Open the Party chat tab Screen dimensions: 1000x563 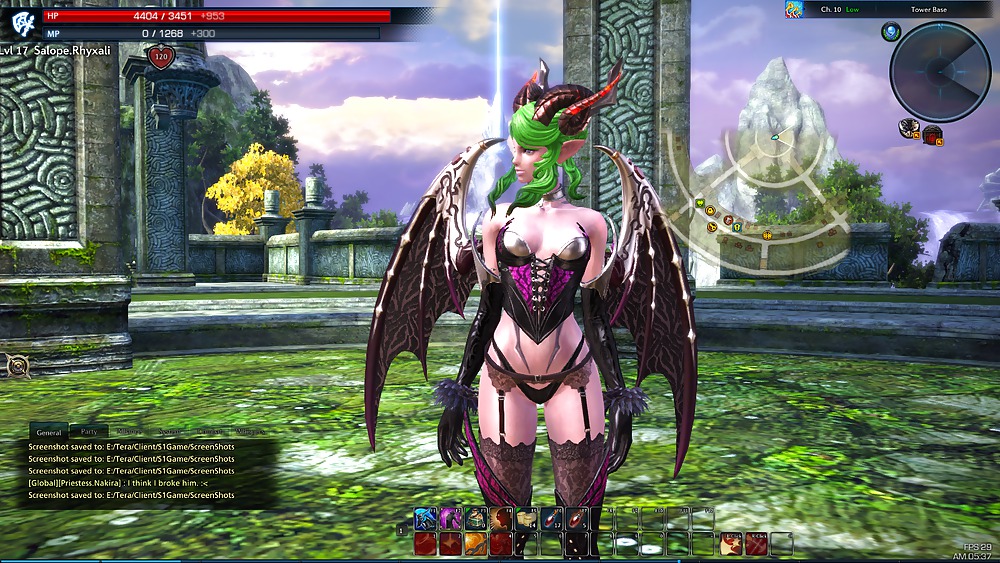tap(89, 432)
